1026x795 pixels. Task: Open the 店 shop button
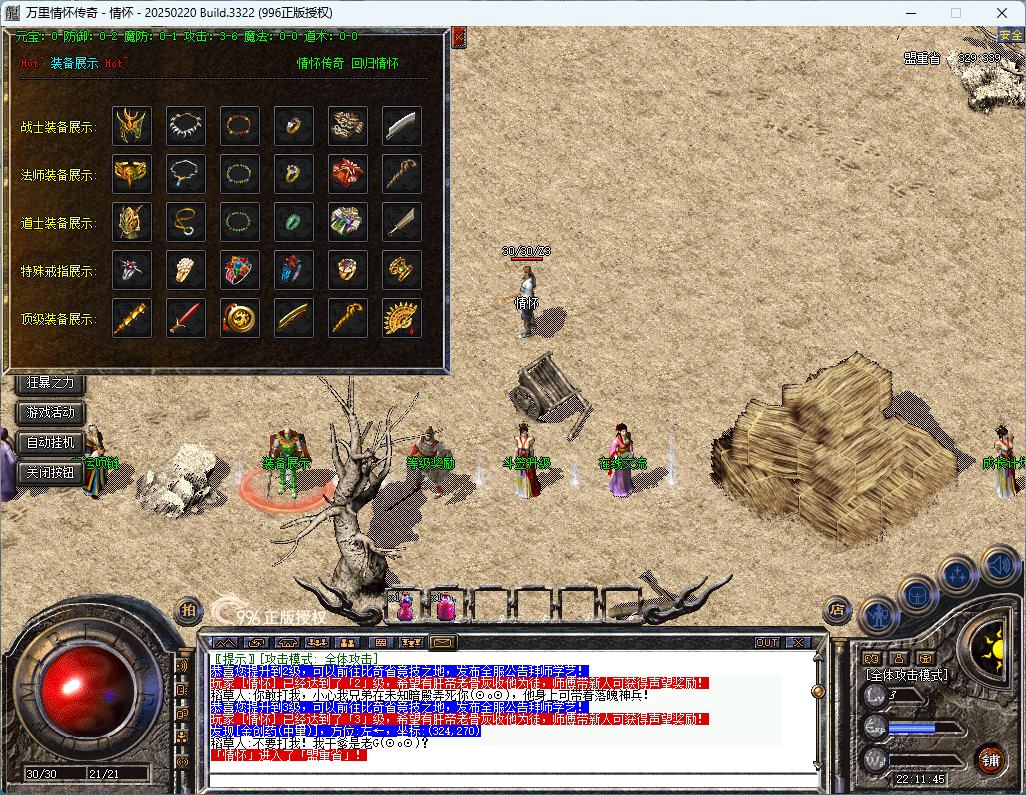(x=836, y=609)
